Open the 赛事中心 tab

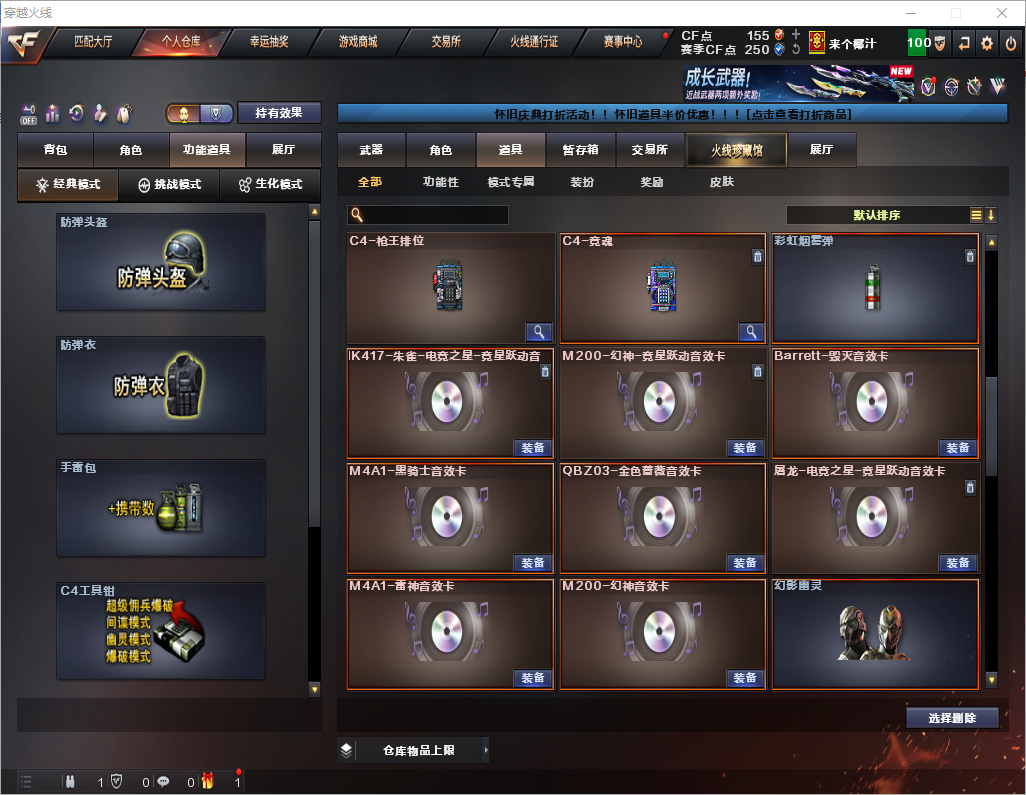(622, 42)
